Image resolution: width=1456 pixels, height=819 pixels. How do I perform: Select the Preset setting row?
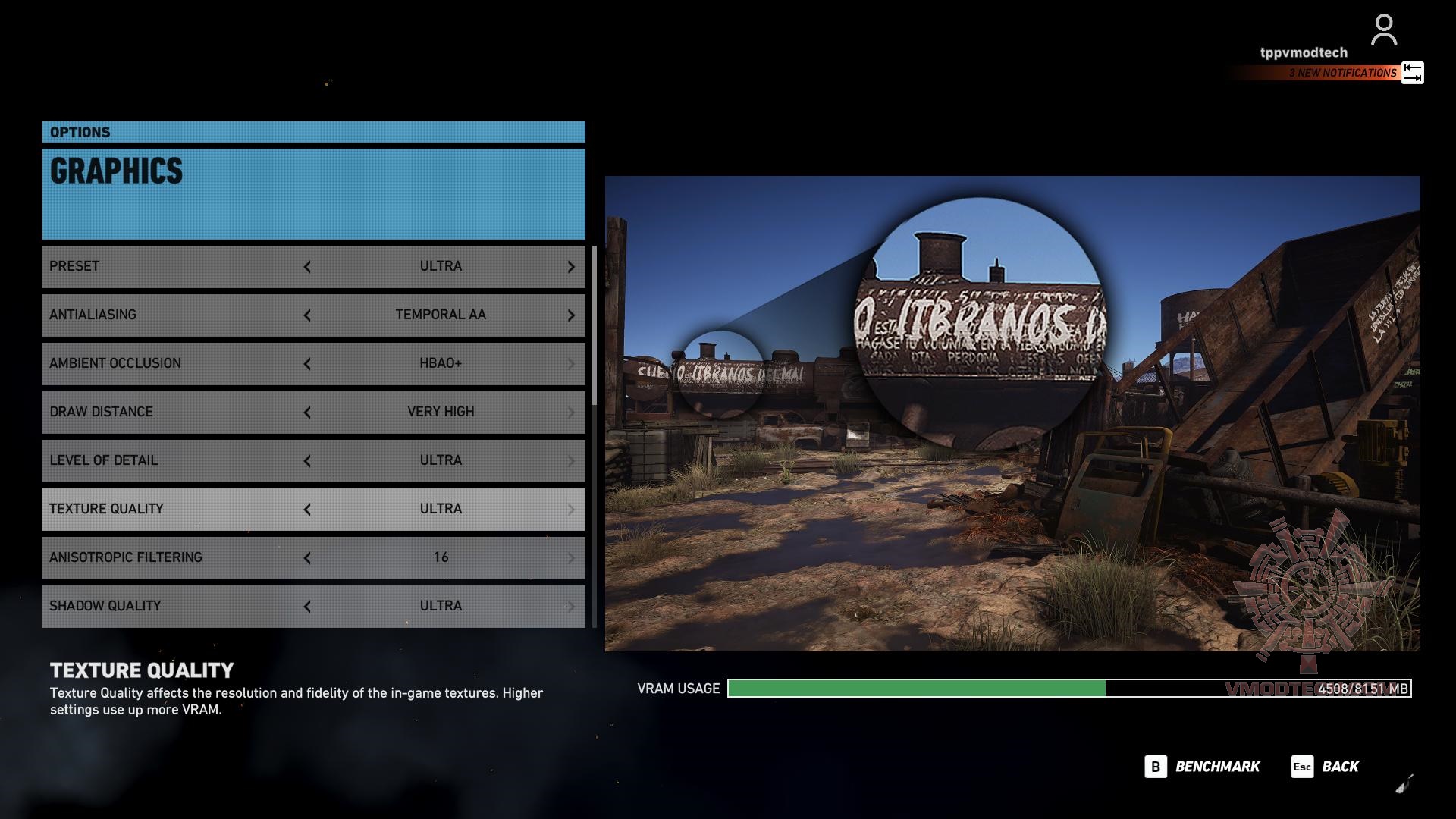[174, 267]
